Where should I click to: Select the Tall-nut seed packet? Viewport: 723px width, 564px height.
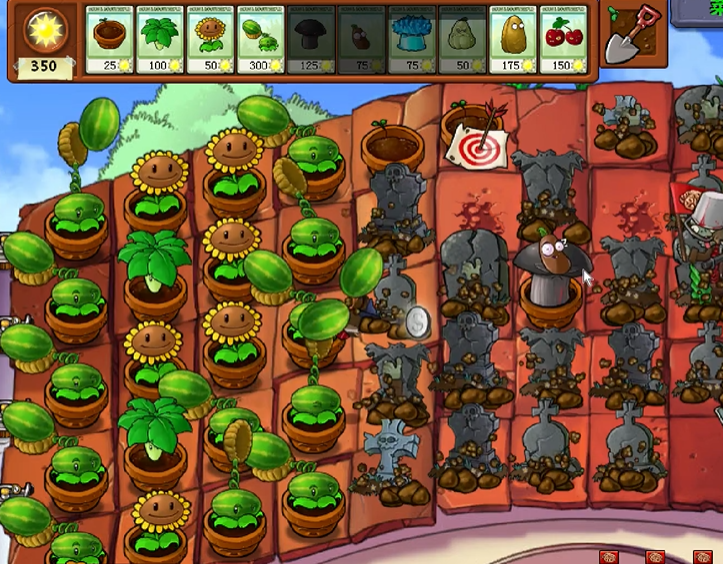tap(513, 41)
